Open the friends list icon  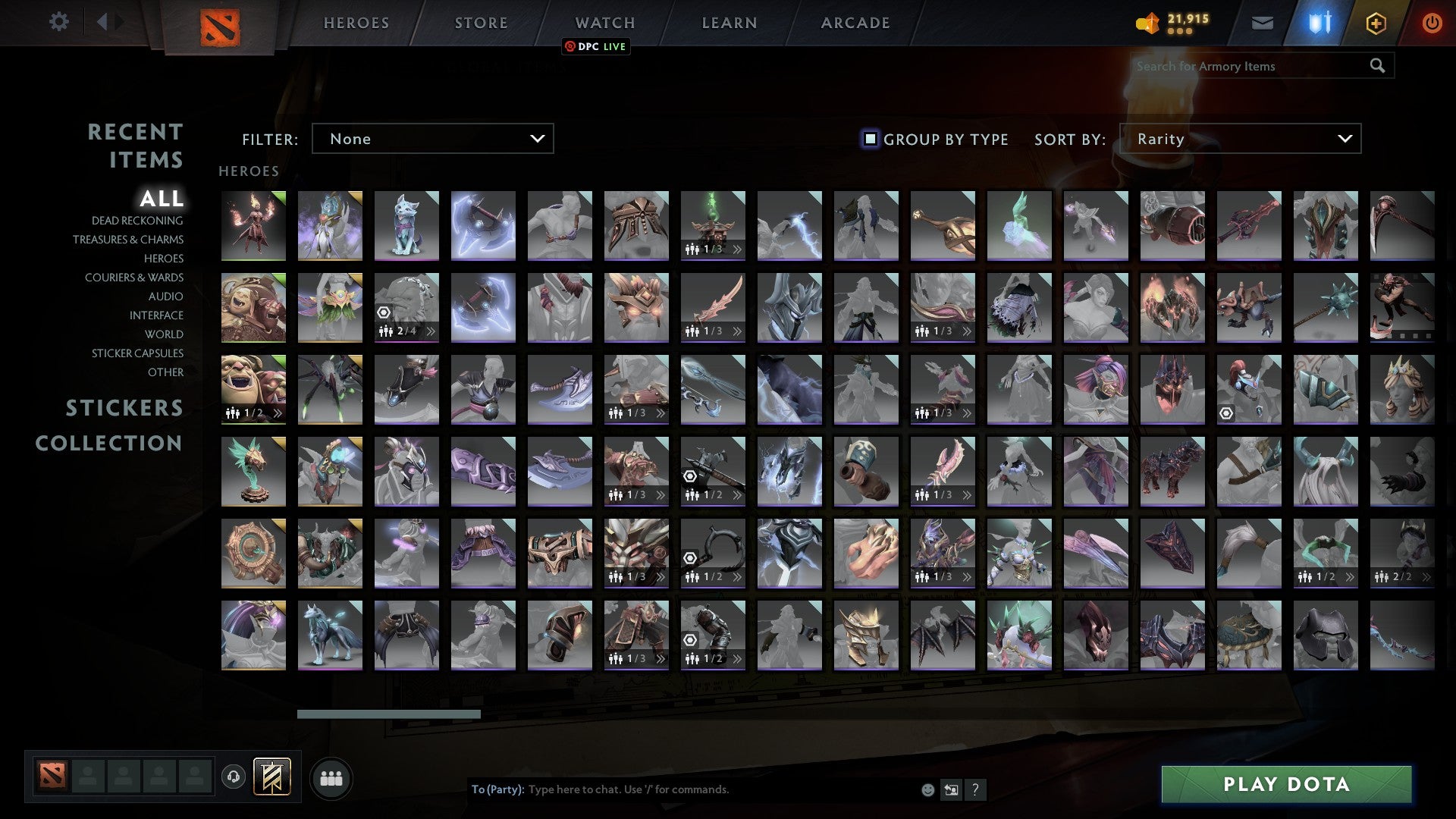[330, 777]
